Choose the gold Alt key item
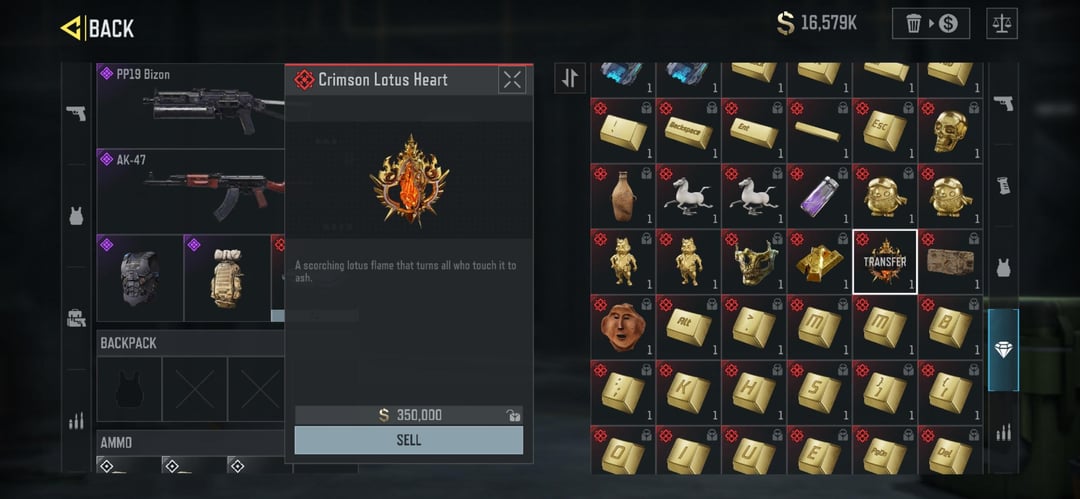 pyautogui.click(x=688, y=326)
